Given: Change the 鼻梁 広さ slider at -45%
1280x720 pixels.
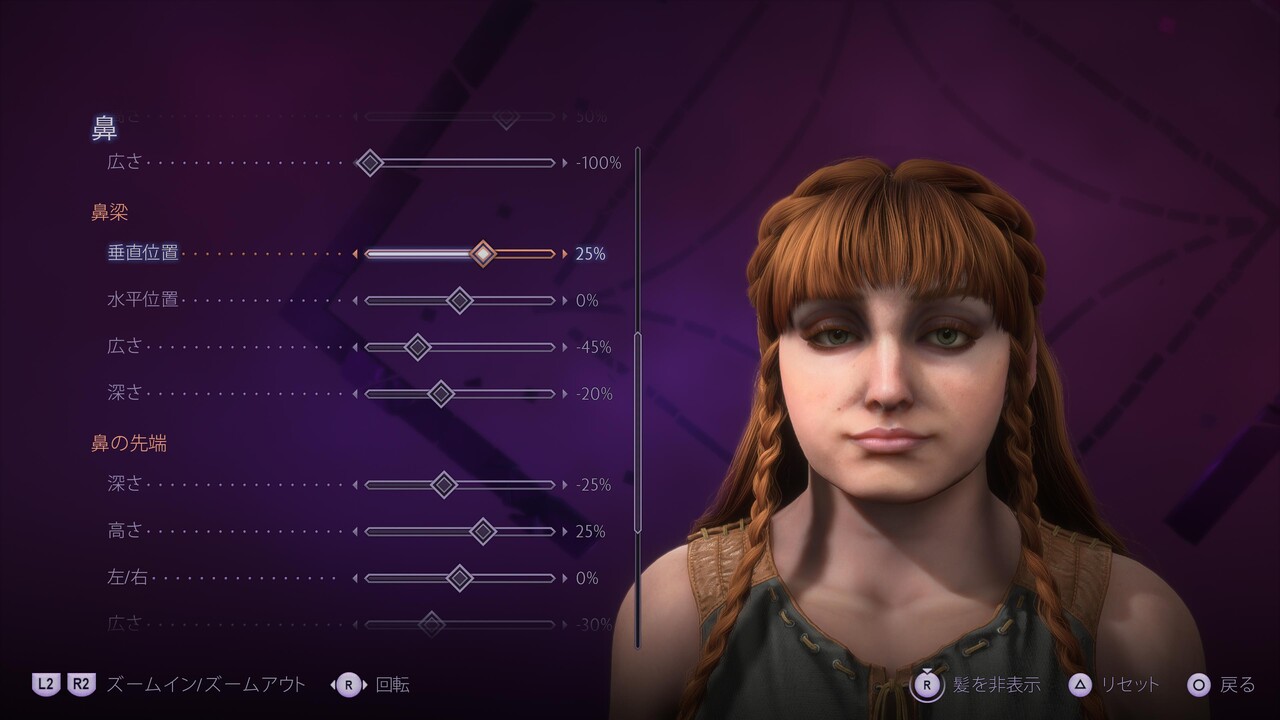Looking at the screenshot, I should coord(460,347).
